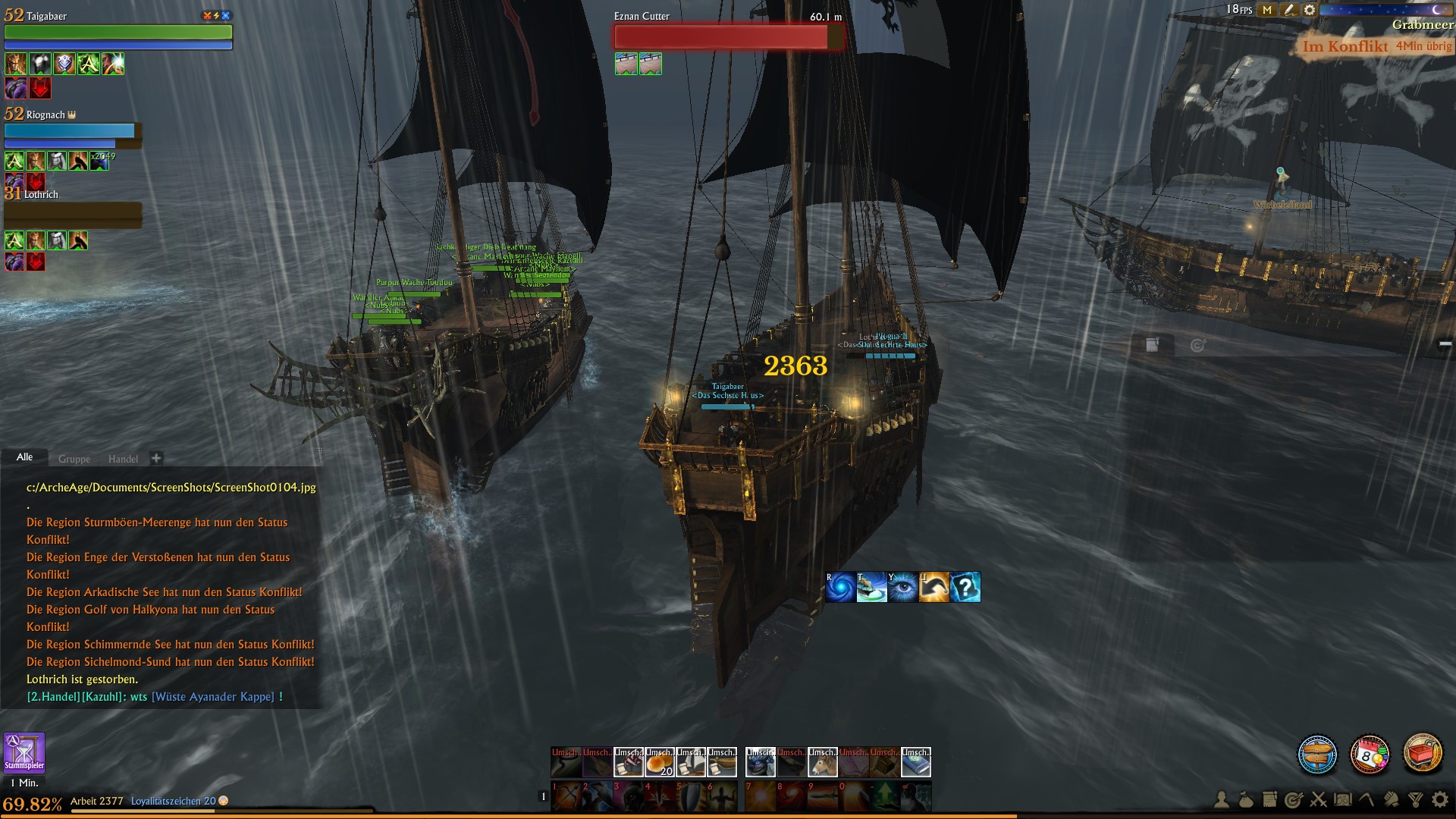Open the handshake social icon
This screenshot has height=819, width=1456.
1391,800
